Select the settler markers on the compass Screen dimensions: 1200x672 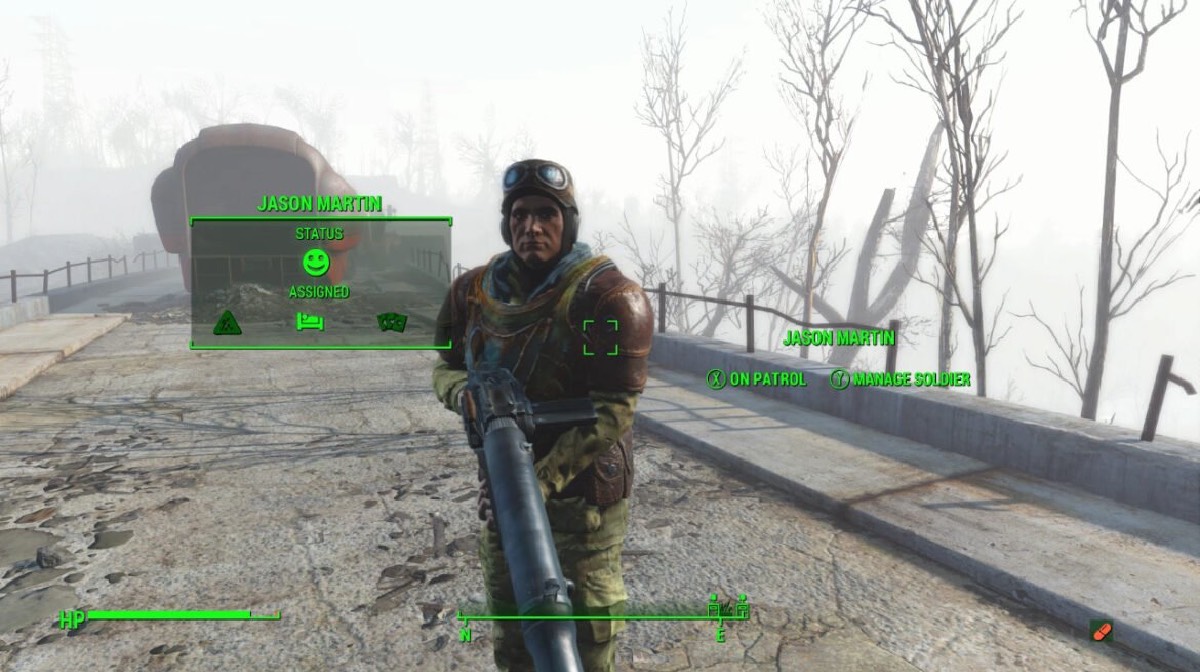(728, 604)
